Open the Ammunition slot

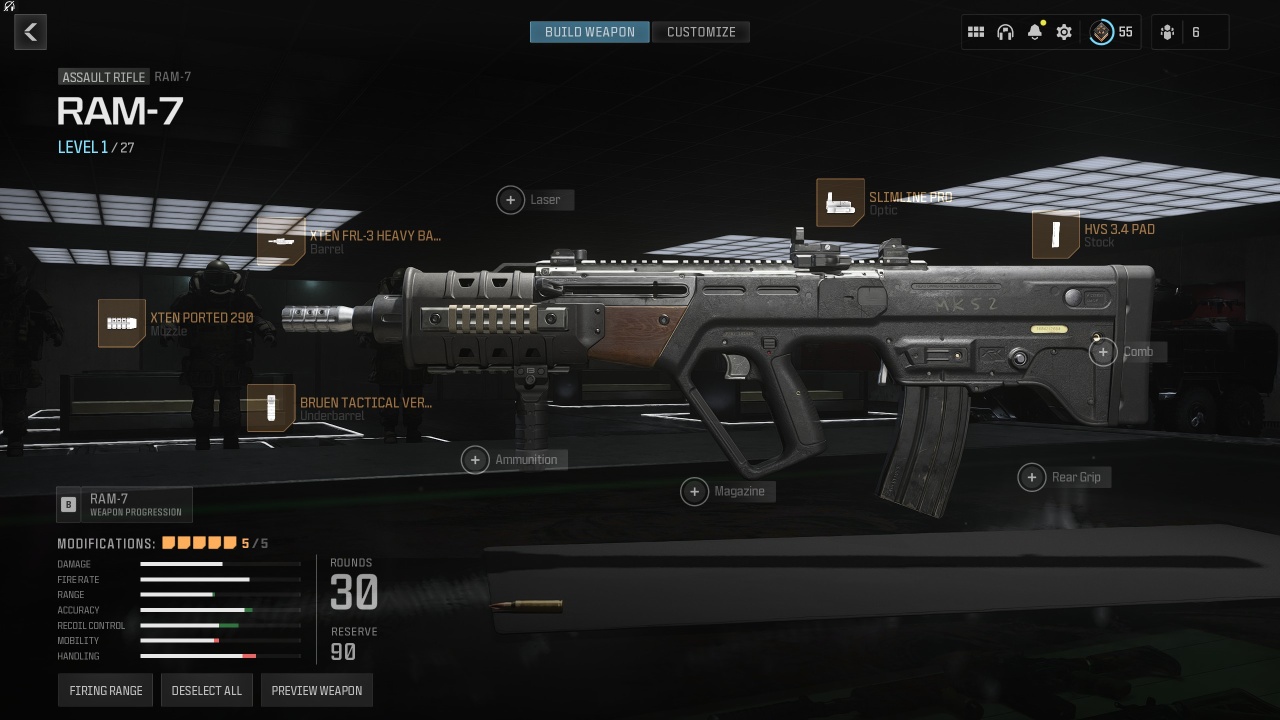point(476,459)
